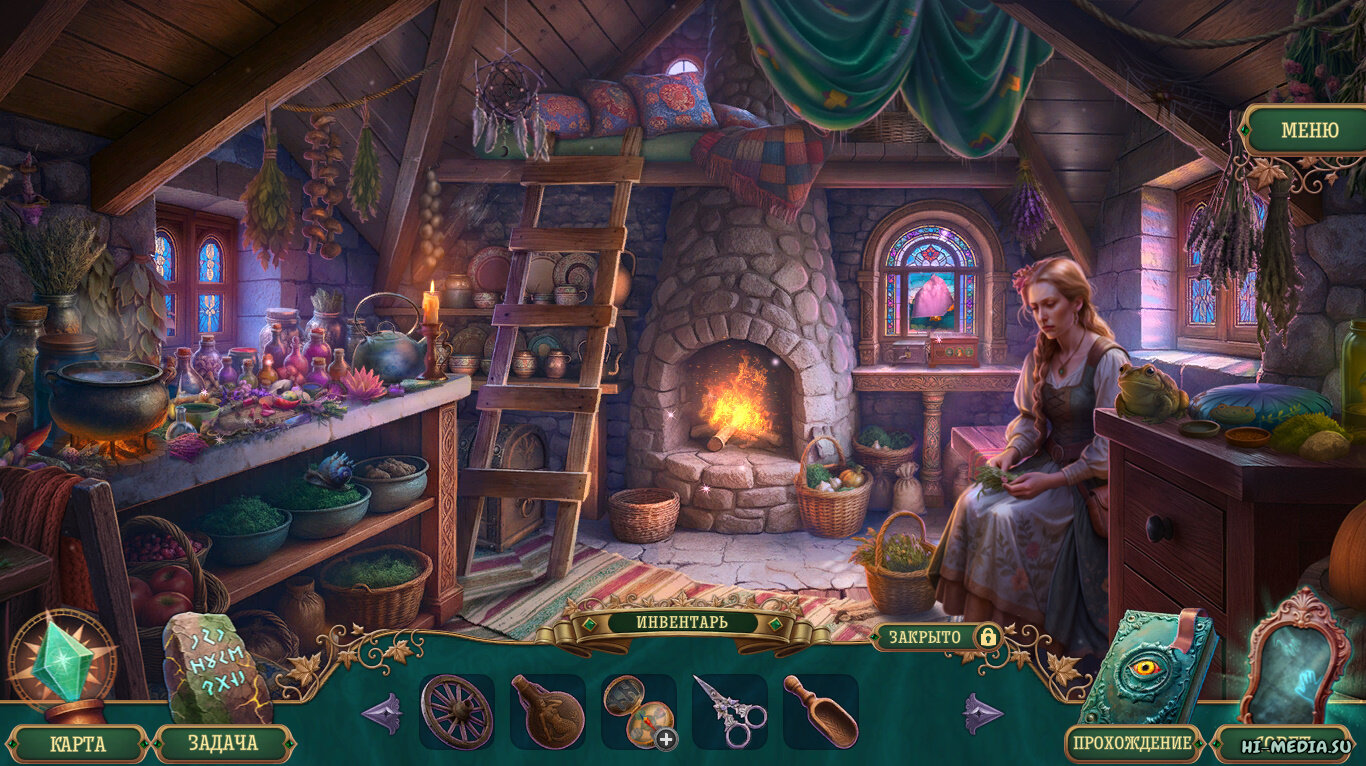Show the current ЗАДАЧА objective
This screenshot has height=766, width=1366.
tap(222, 744)
